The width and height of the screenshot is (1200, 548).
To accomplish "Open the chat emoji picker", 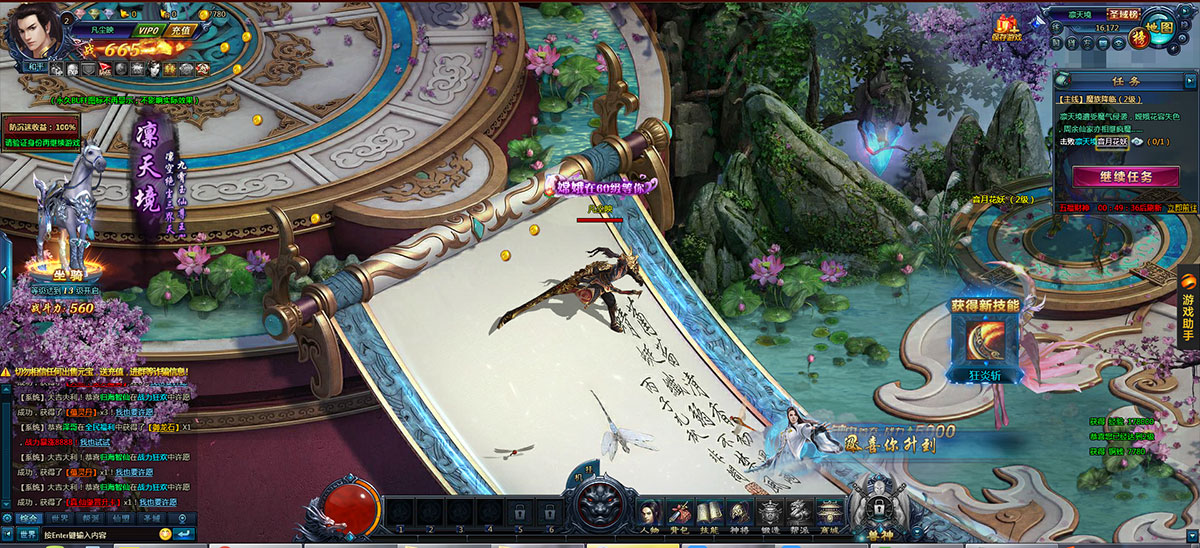I will pyautogui.click(x=165, y=535).
